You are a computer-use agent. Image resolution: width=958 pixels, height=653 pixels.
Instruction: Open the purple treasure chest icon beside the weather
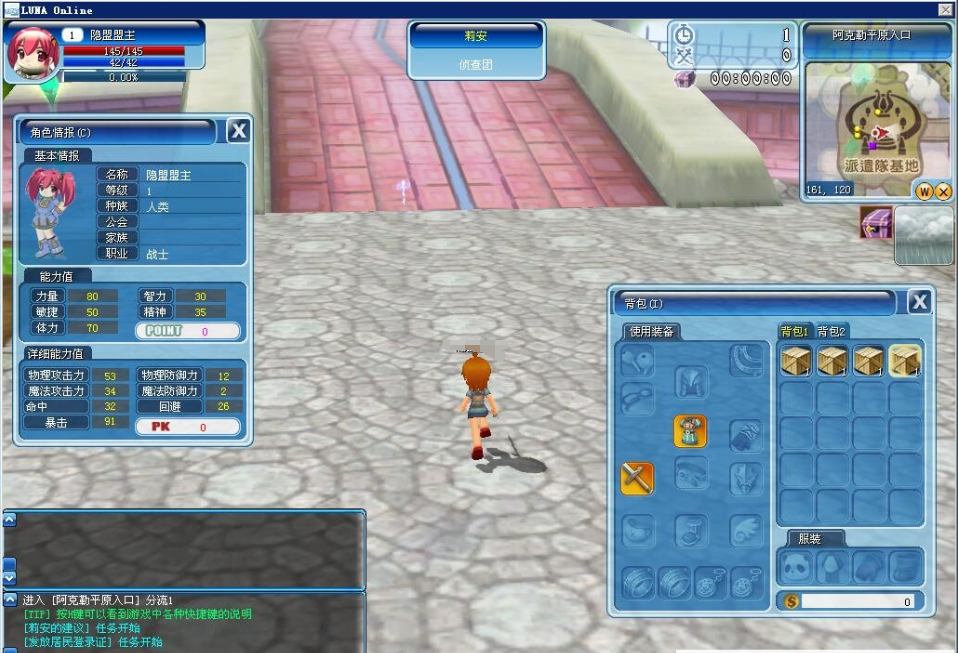point(876,223)
